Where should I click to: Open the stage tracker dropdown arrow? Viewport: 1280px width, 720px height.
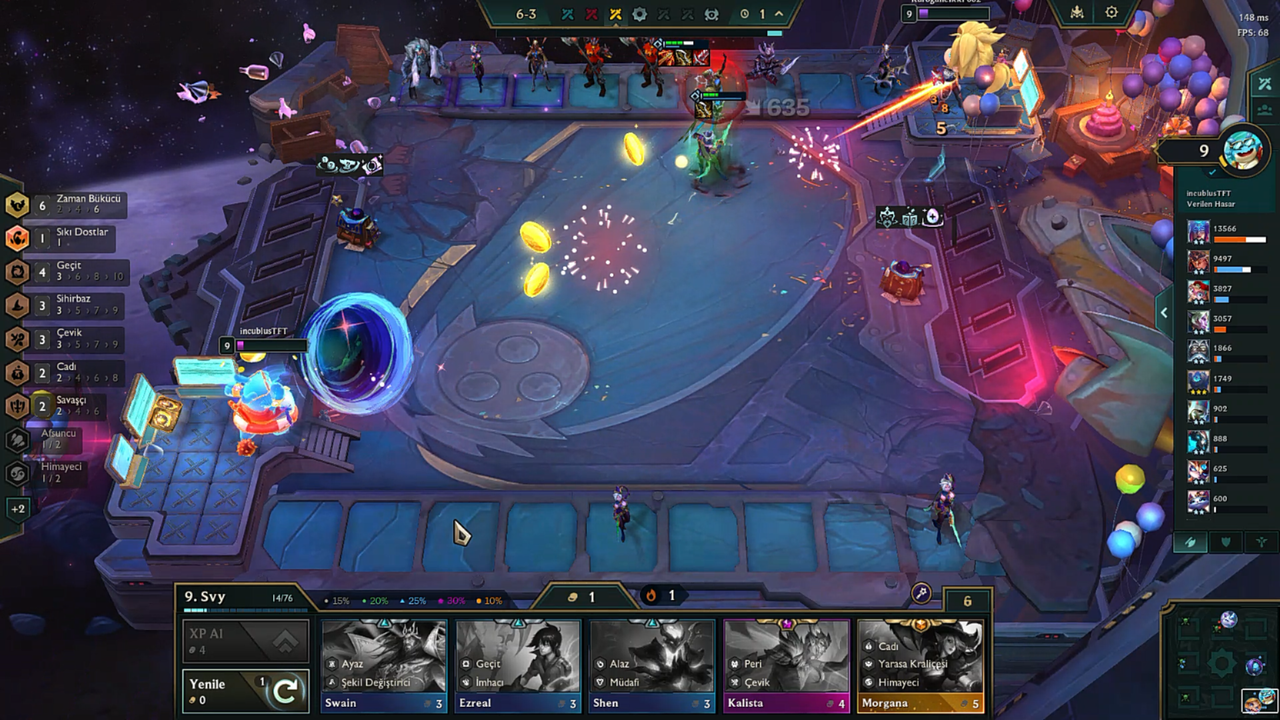779,14
